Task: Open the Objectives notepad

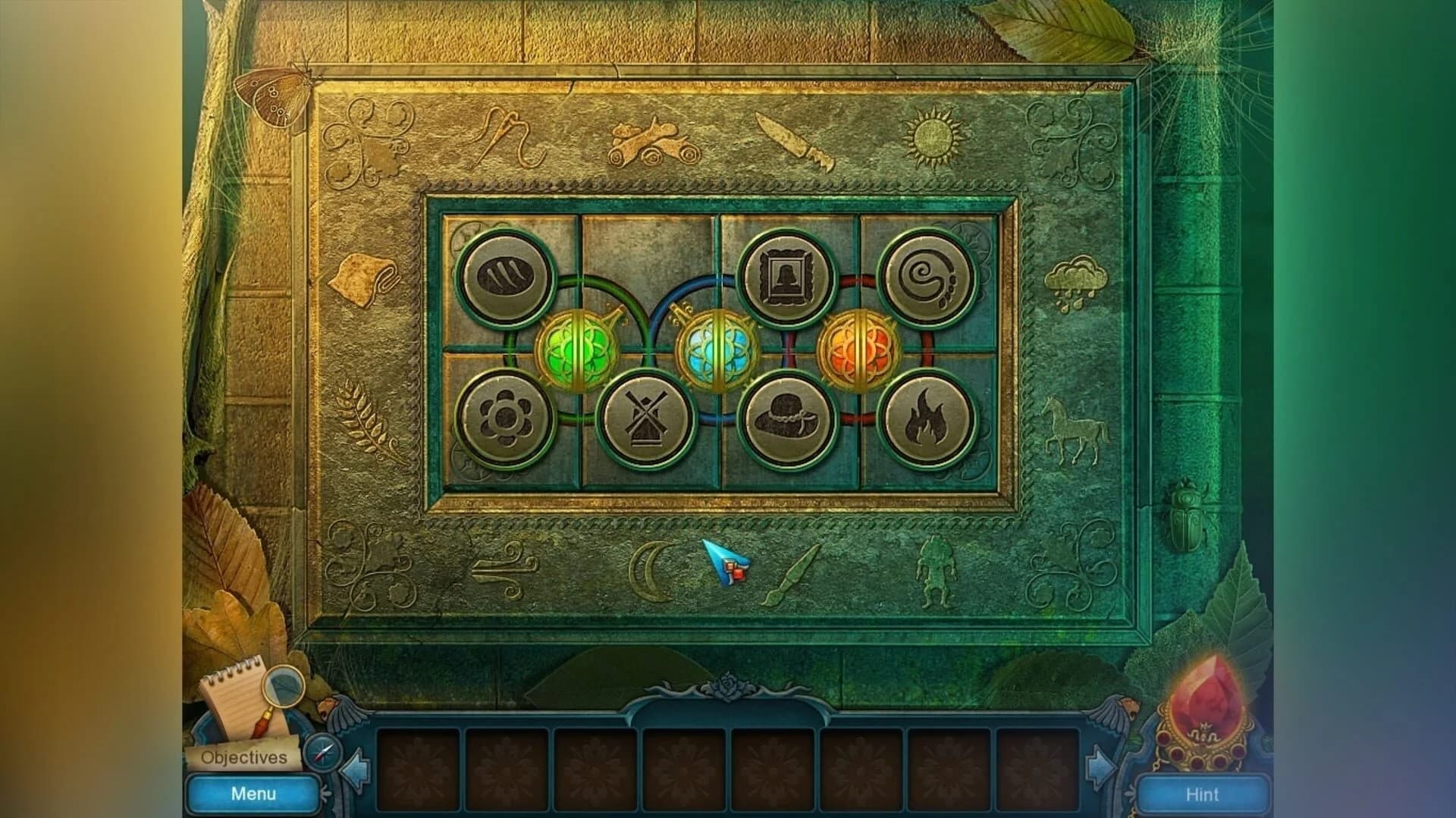Action: click(244, 755)
